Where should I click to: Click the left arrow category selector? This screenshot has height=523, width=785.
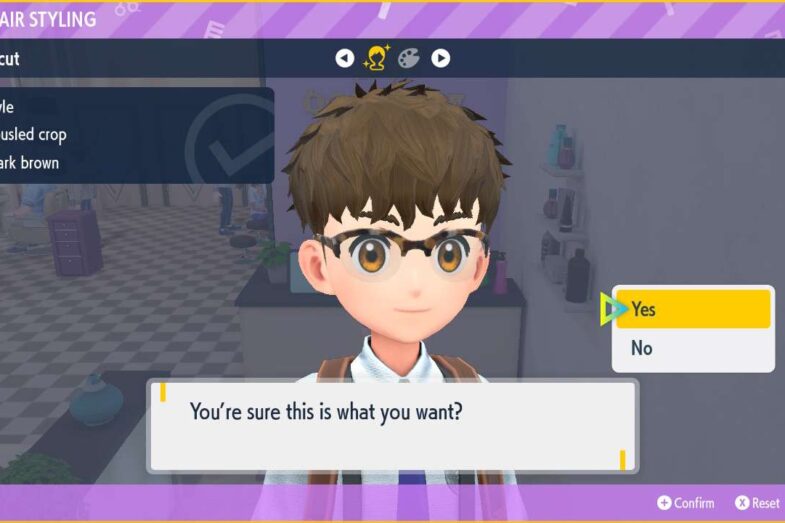pyautogui.click(x=345, y=58)
